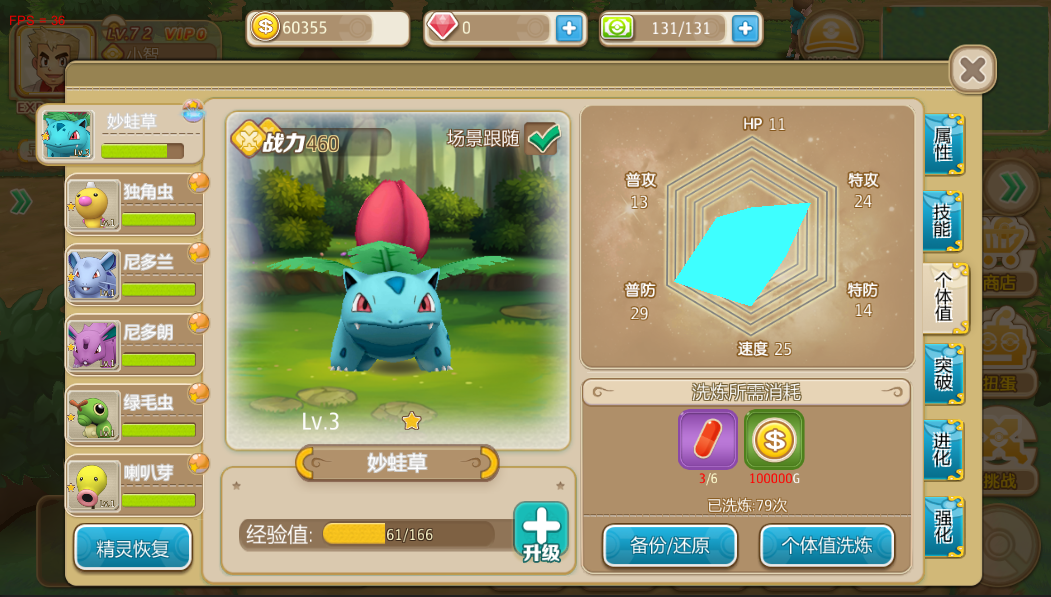Viewport: 1051px width, 597px height.
Task: Add stamina with the green currency plus
Action: pos(745,28)
